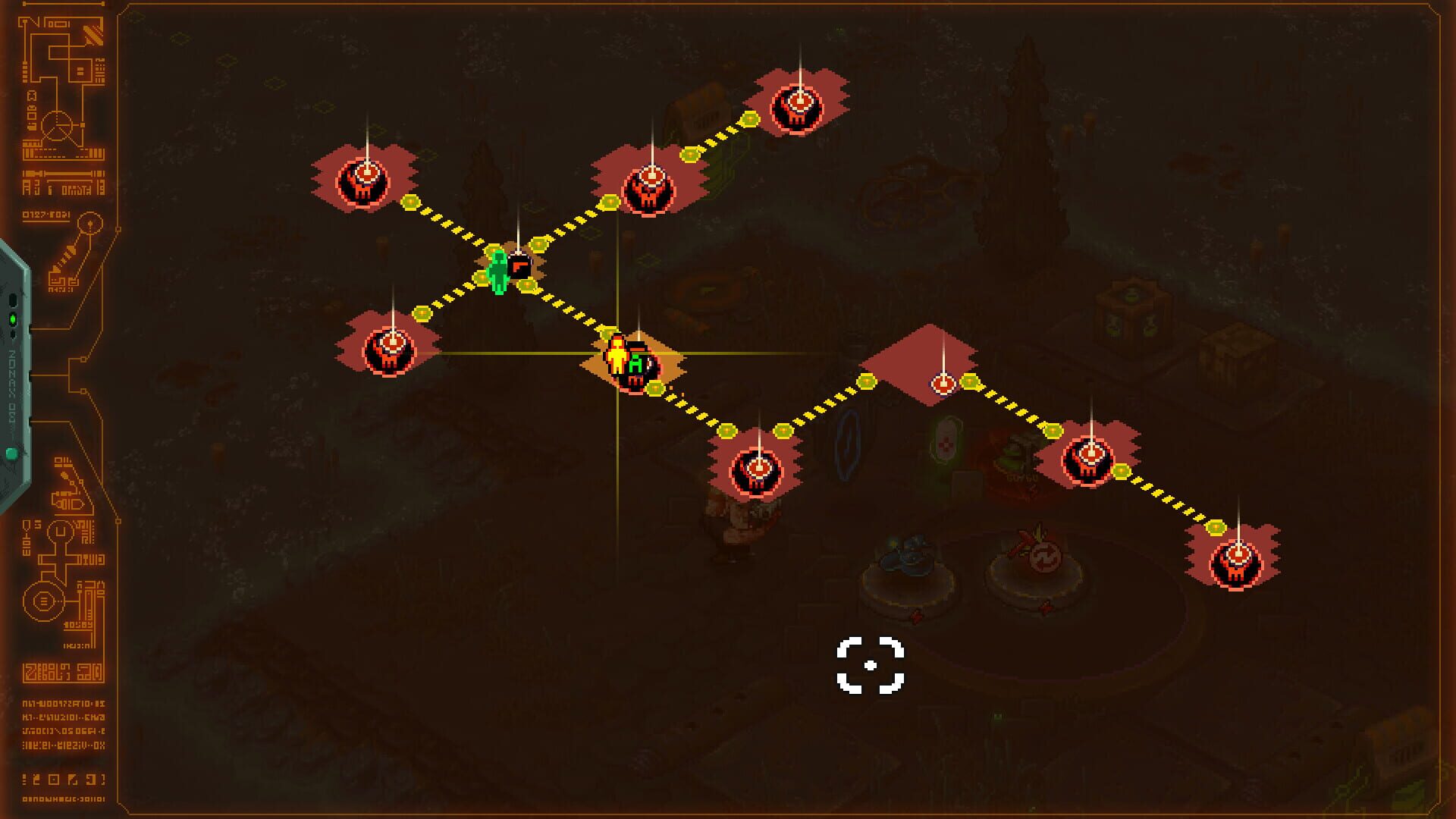Click the 0127-F021 code label
This screenshot has width=1456, height=819.
coord(45,213)
